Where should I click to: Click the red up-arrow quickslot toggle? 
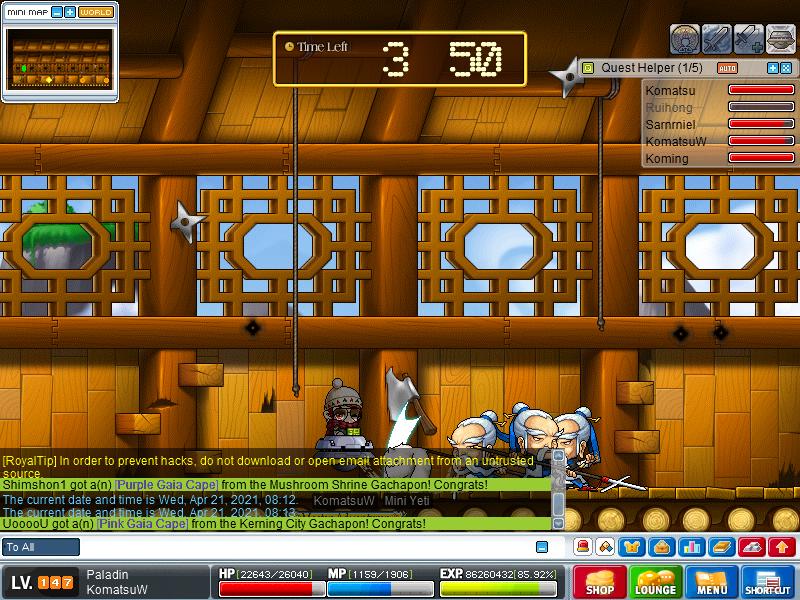[782, 547]
